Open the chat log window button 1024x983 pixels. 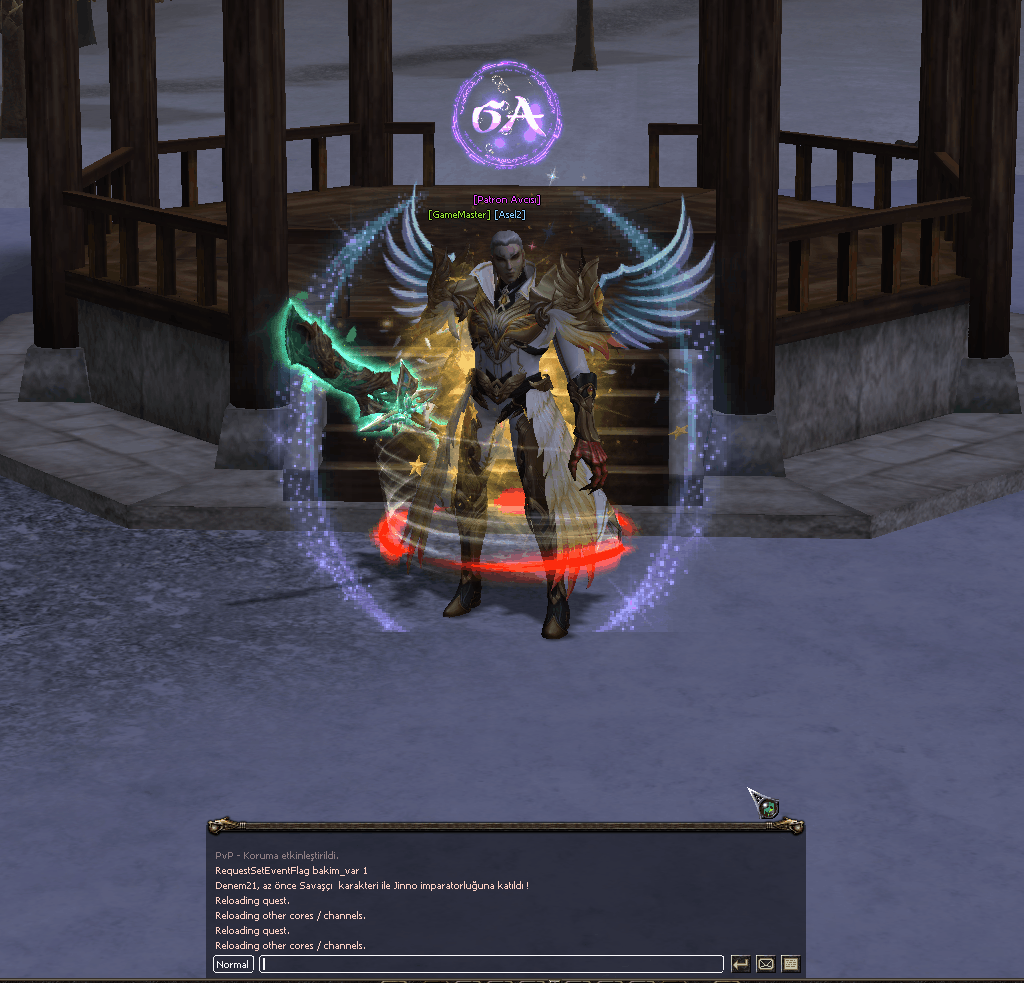pyautogui.click(x=790, y=965)
